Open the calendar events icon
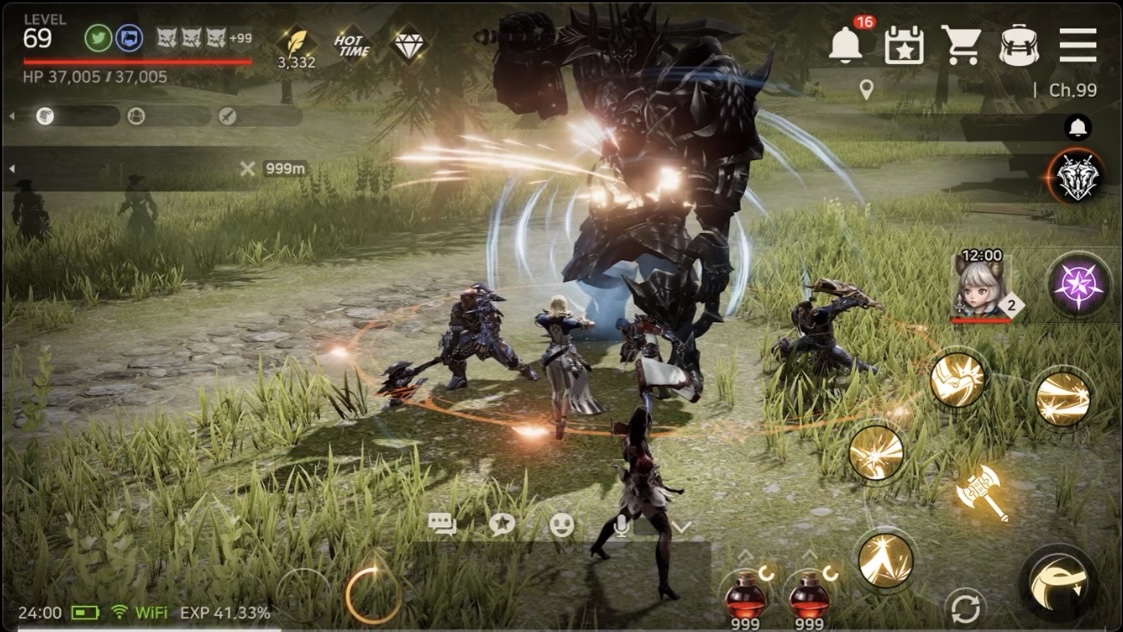This screenshot has width=1123, height=632. 904,45
